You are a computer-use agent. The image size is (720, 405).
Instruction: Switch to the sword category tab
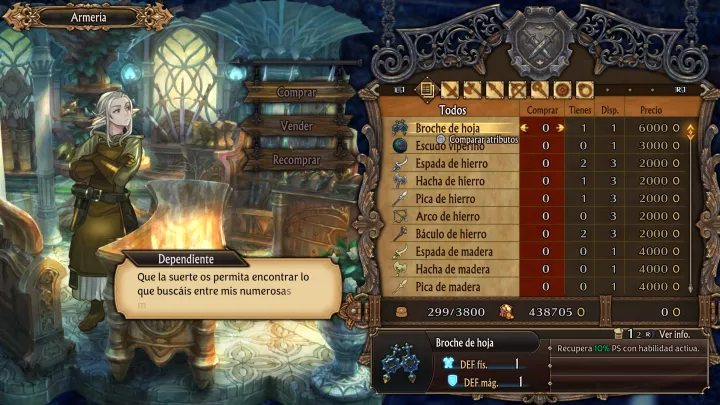point(450,90)
